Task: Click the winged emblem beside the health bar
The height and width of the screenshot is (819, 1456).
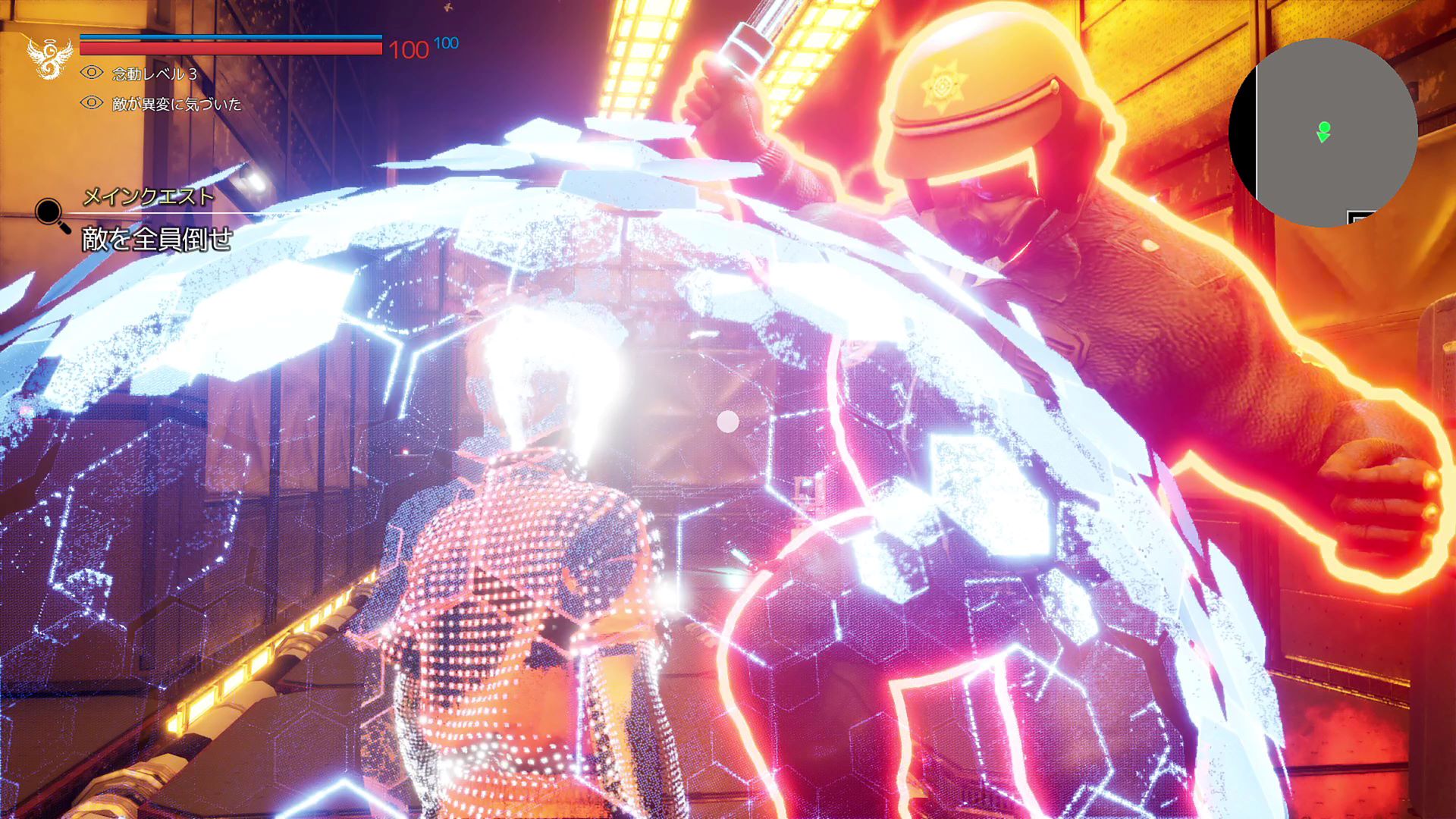Action: click(x=49, y=57)
